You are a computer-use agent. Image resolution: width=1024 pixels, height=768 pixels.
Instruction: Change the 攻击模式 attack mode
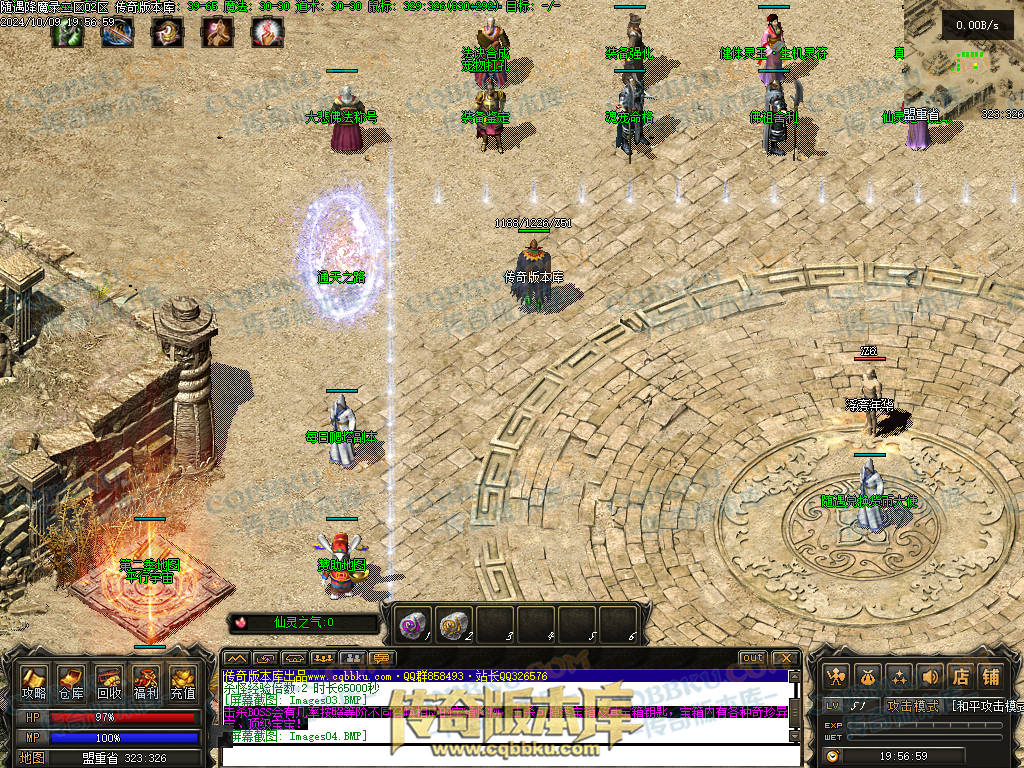(909, 706)
